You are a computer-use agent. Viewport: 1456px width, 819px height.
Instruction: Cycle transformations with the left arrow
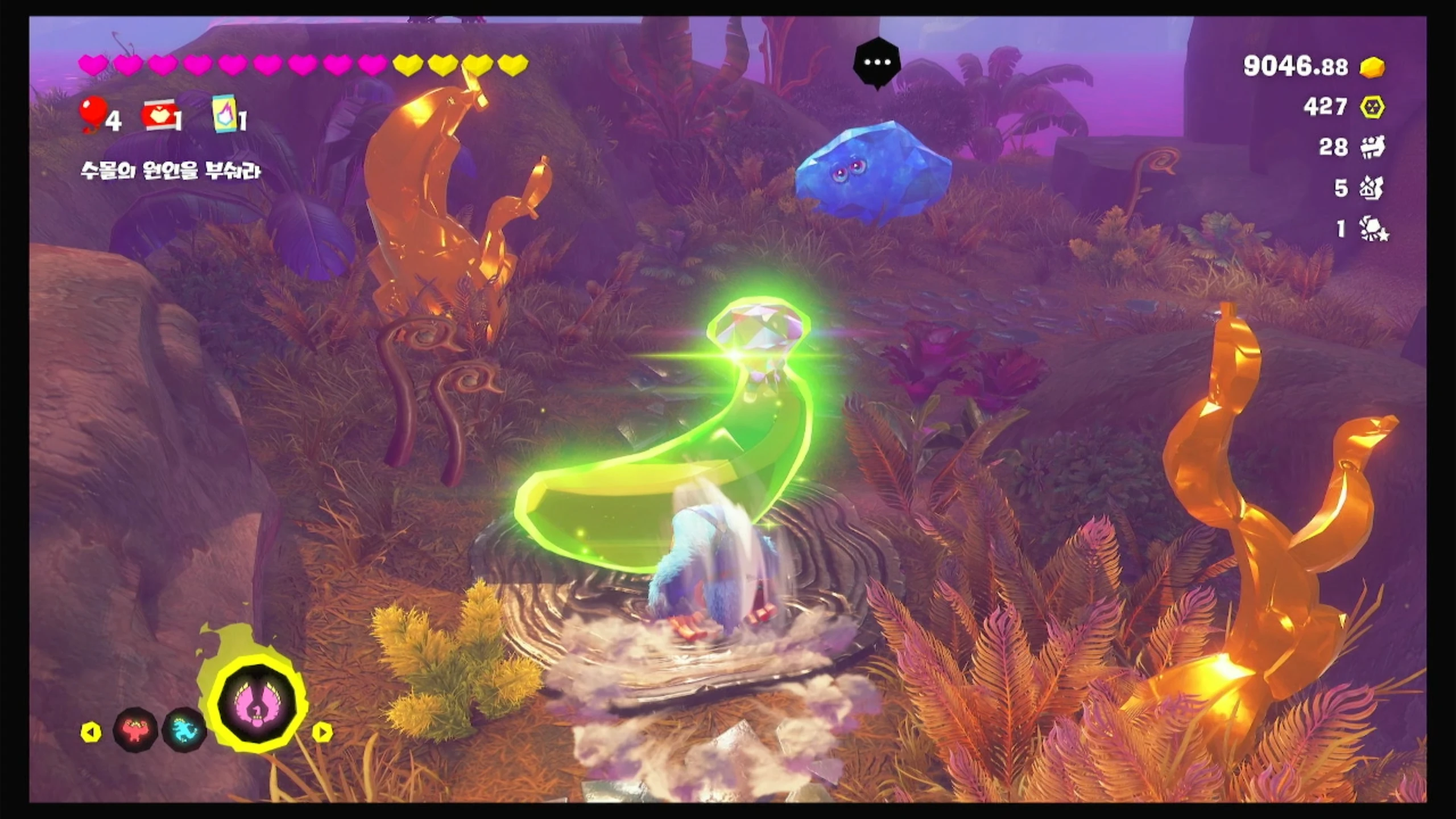tap(91, 733)
